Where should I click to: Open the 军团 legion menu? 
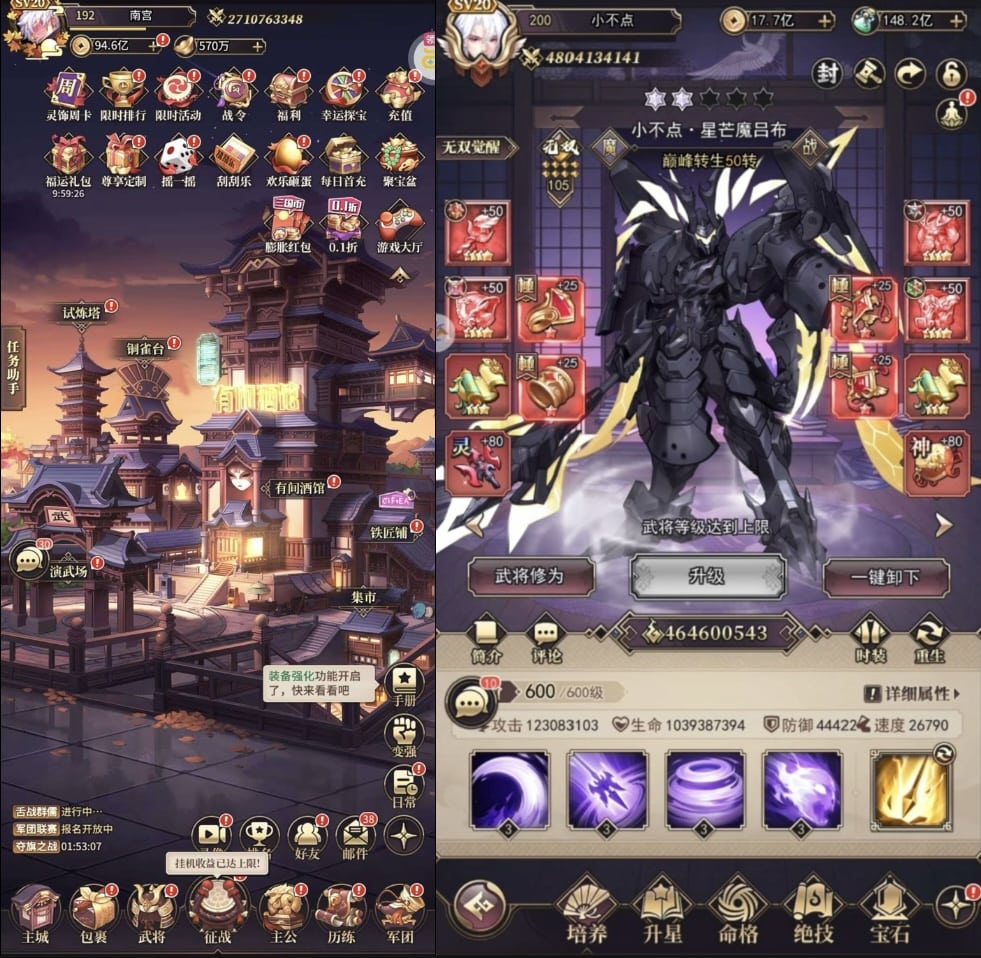(x=399, y=910)
